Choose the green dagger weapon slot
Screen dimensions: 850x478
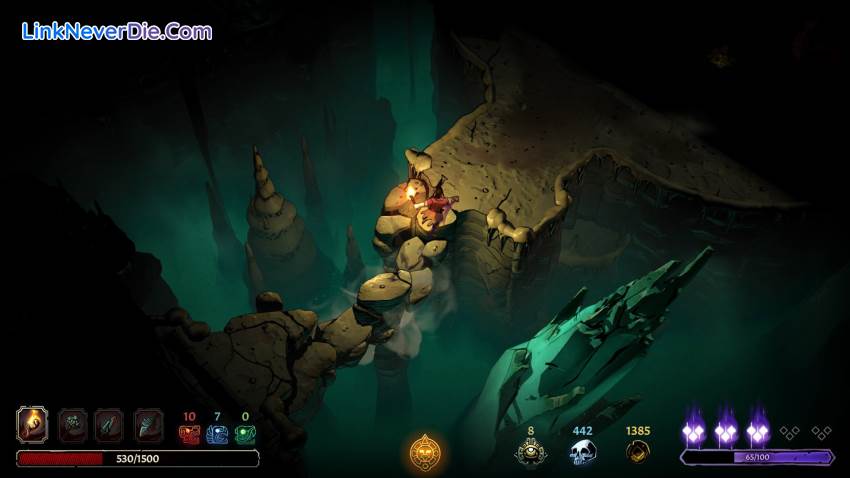tap(109, 425)
